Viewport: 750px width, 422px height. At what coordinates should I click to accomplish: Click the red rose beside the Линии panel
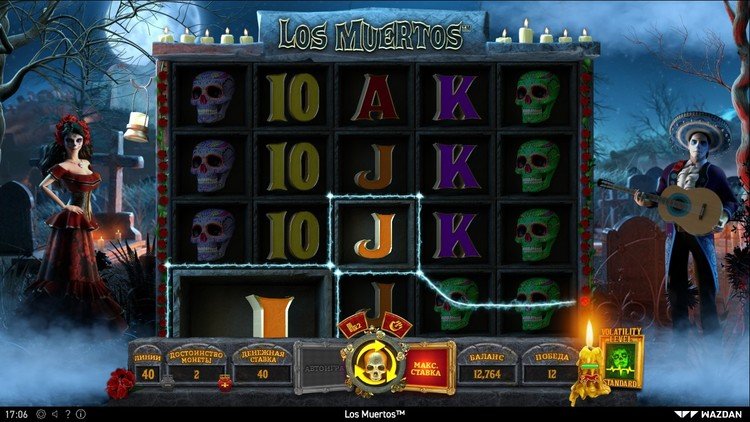[120, 382]
